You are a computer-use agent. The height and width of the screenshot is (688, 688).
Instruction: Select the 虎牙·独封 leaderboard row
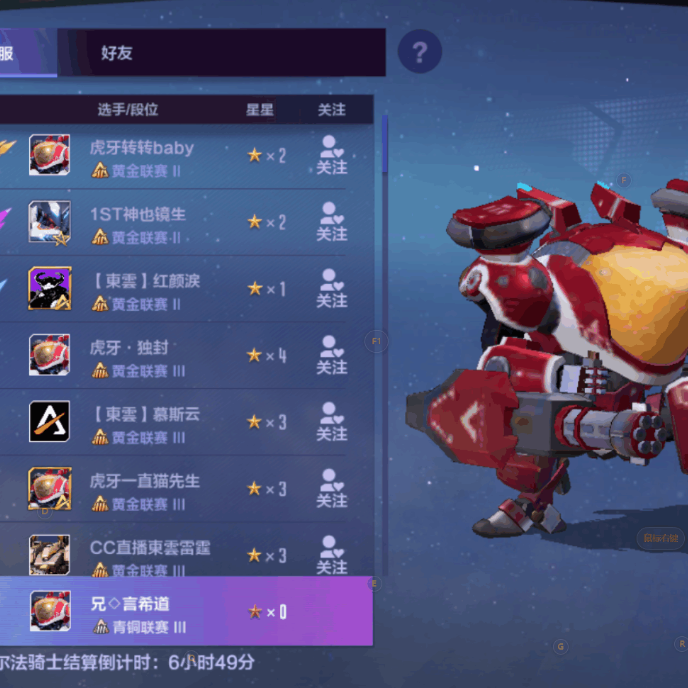(x=160, y=356)
